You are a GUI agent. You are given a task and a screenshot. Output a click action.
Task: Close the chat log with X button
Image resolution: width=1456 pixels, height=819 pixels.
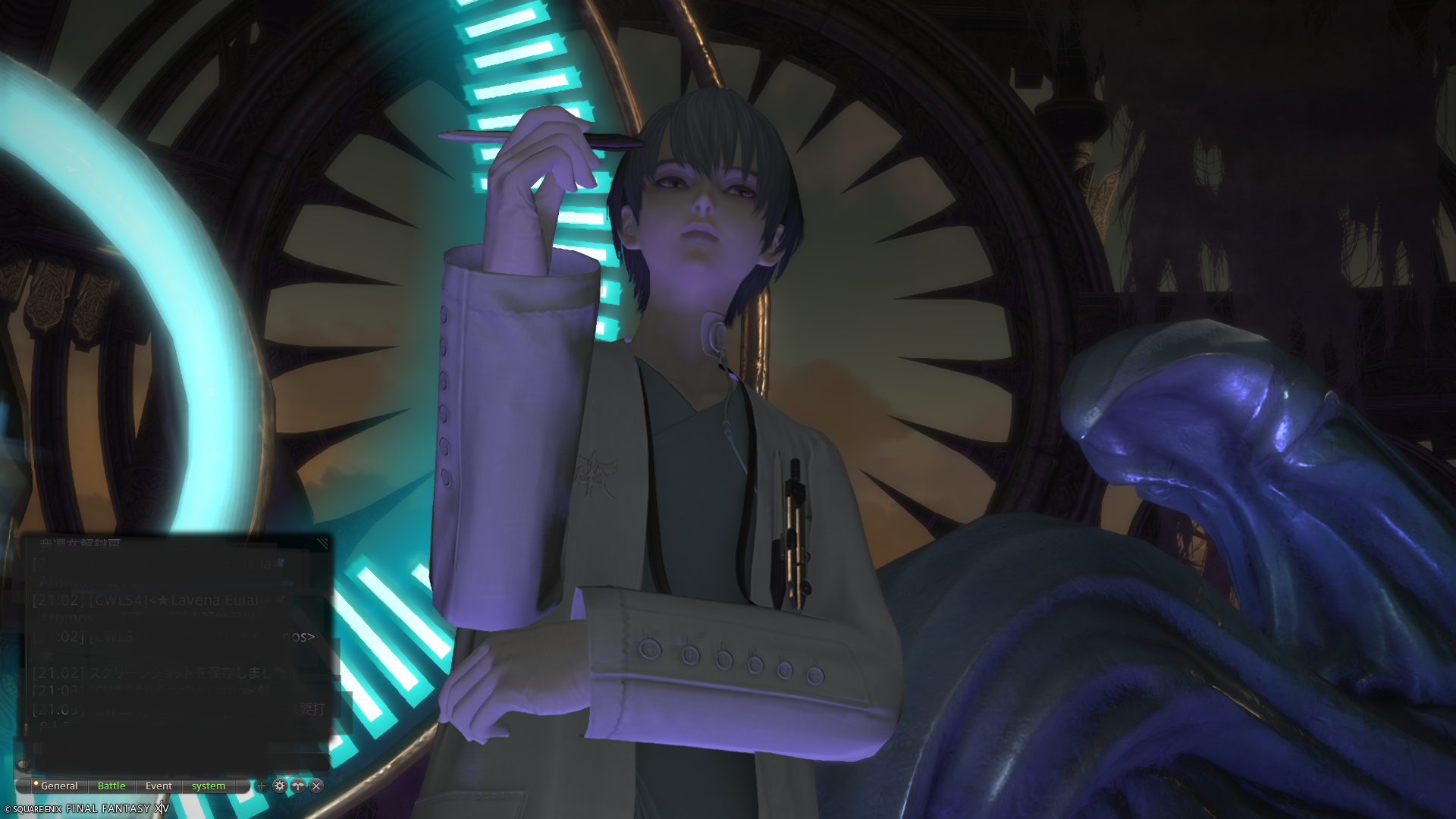pyautogui.click(x=317, y=786)
